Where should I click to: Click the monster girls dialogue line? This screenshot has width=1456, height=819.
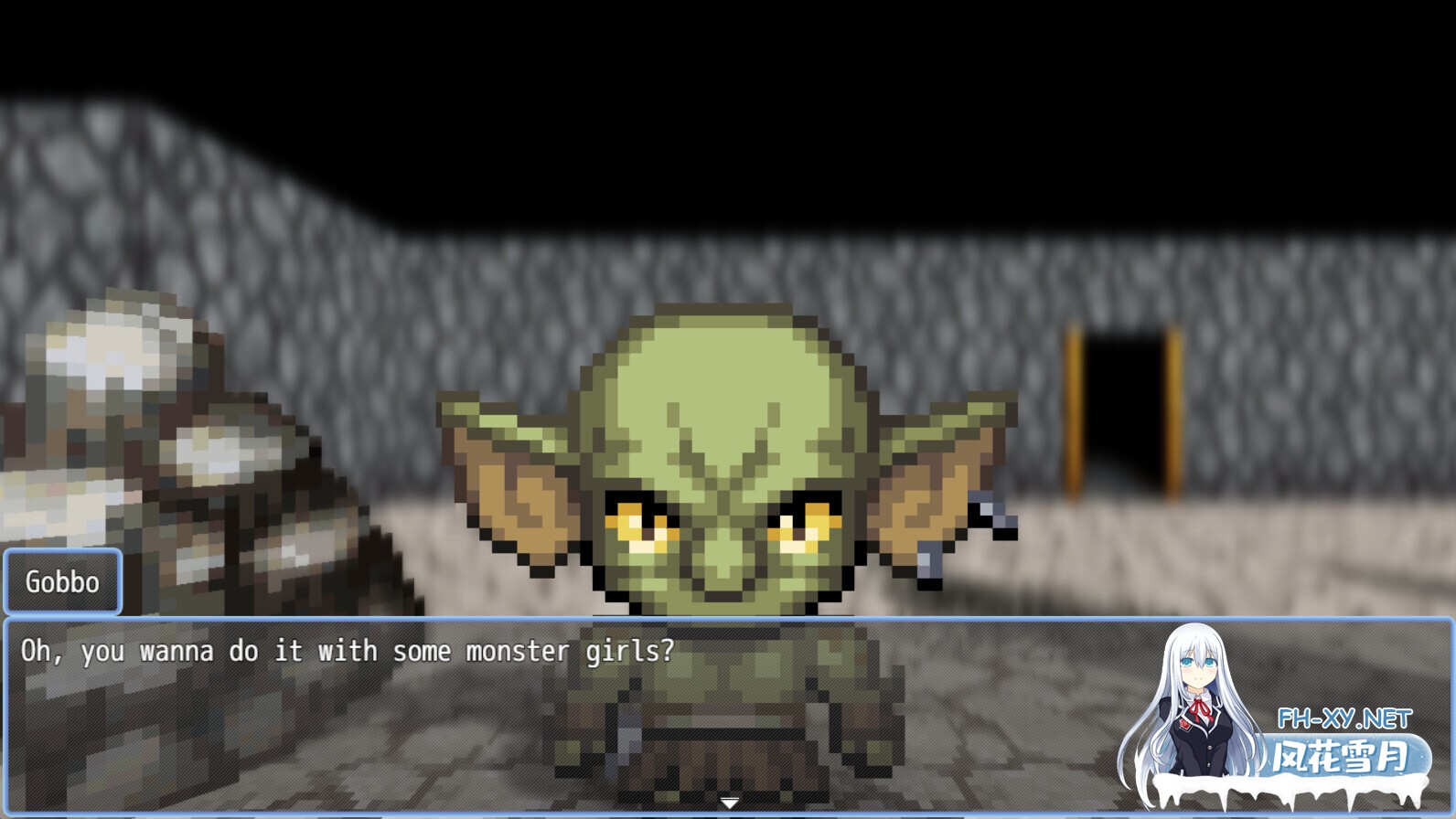click(348, 651)
